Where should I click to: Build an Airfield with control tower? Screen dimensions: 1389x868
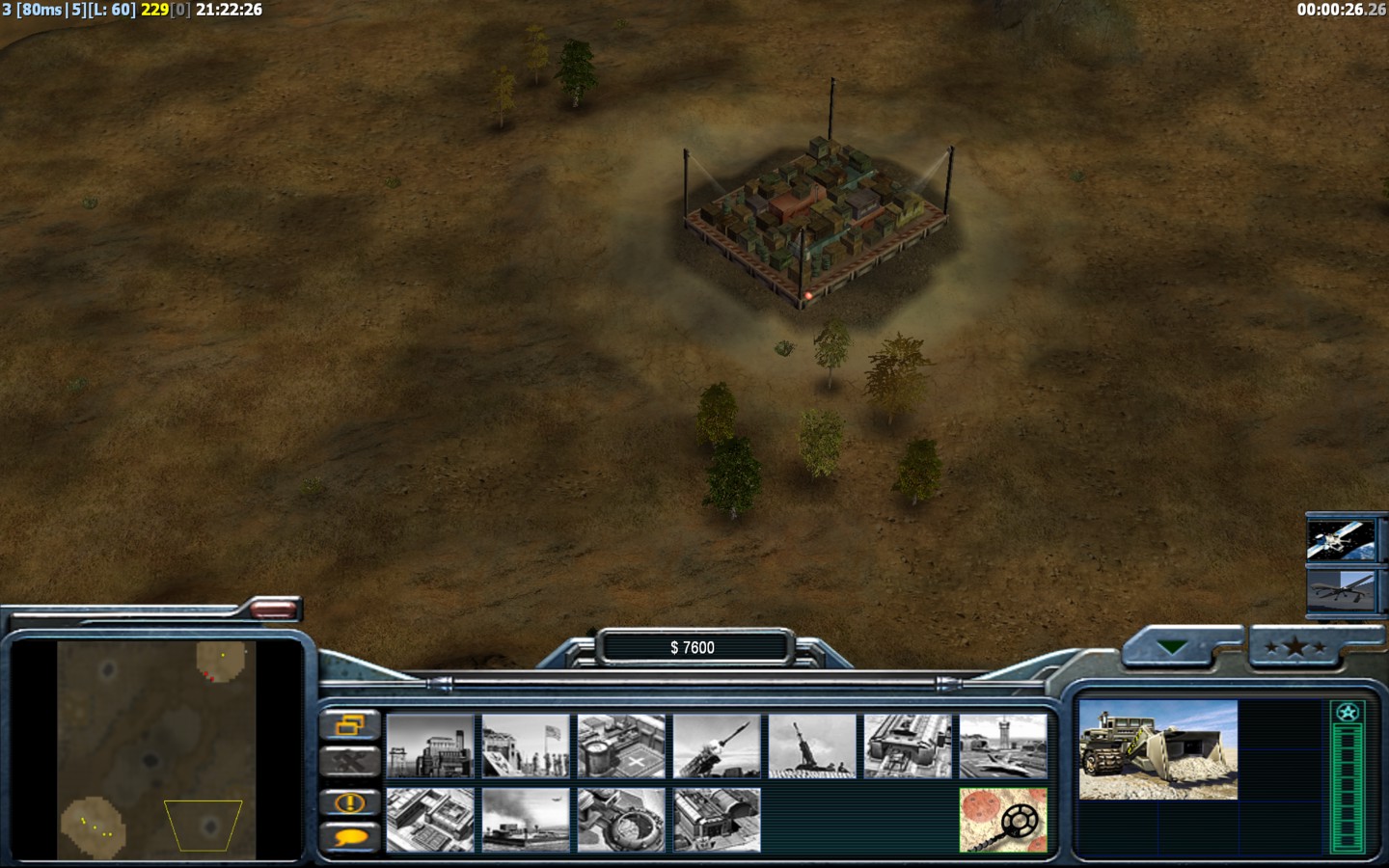1003,746
